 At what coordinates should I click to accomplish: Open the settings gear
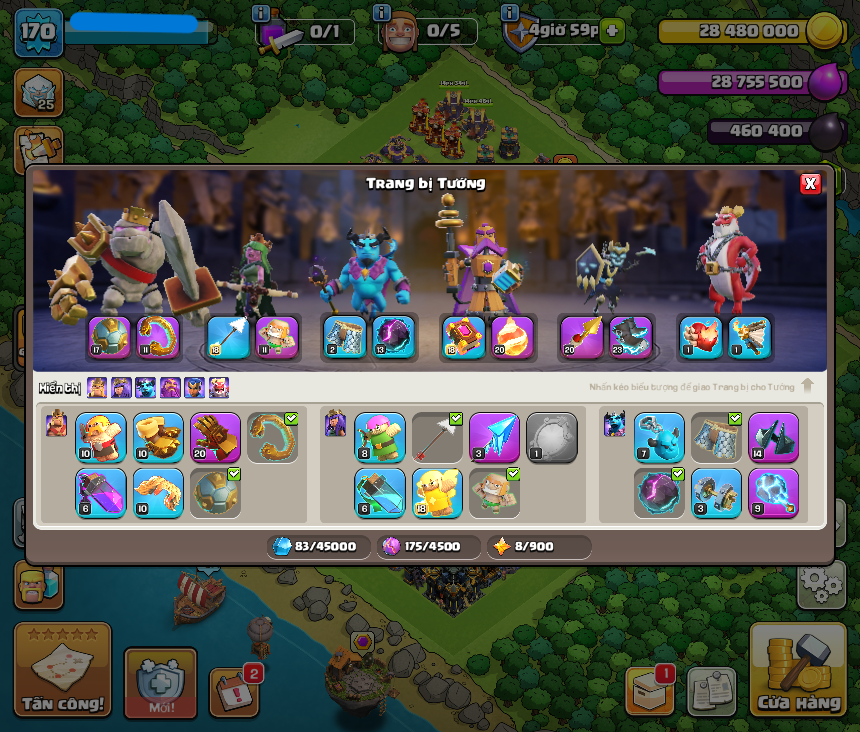820,583
